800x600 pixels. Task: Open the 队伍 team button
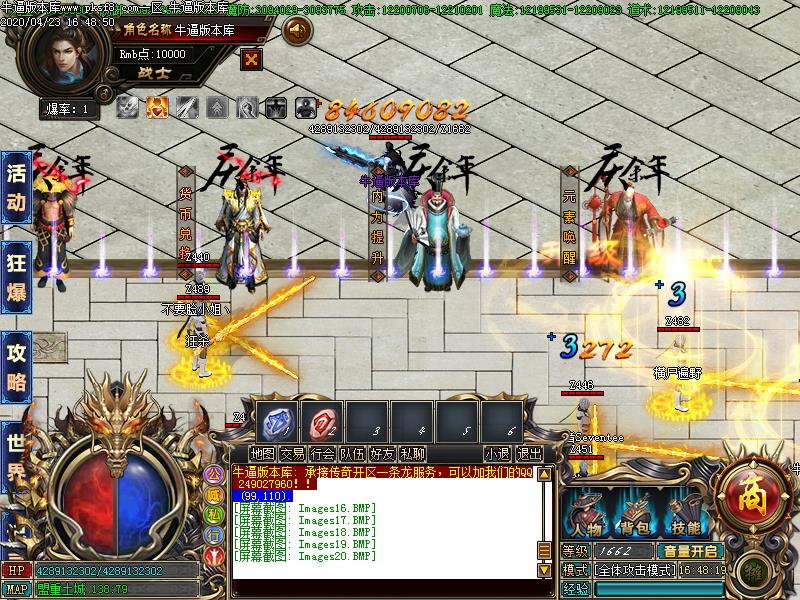(352, 454)
